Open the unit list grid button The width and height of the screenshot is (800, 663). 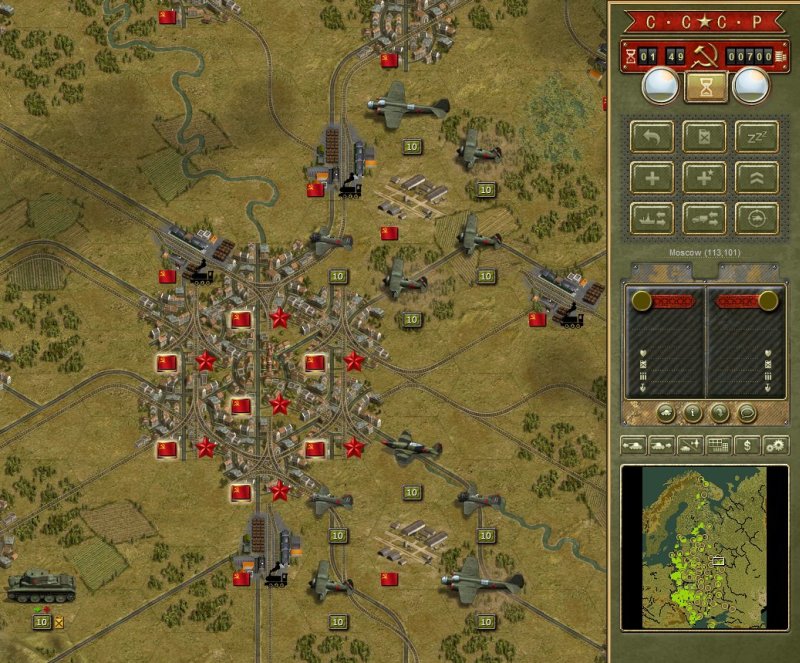point(717,446)
